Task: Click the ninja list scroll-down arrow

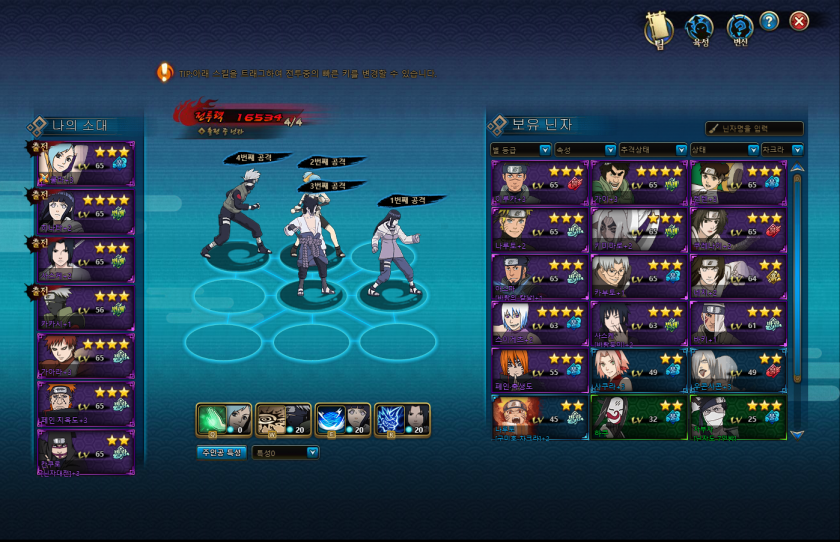Action: (797, 434)
